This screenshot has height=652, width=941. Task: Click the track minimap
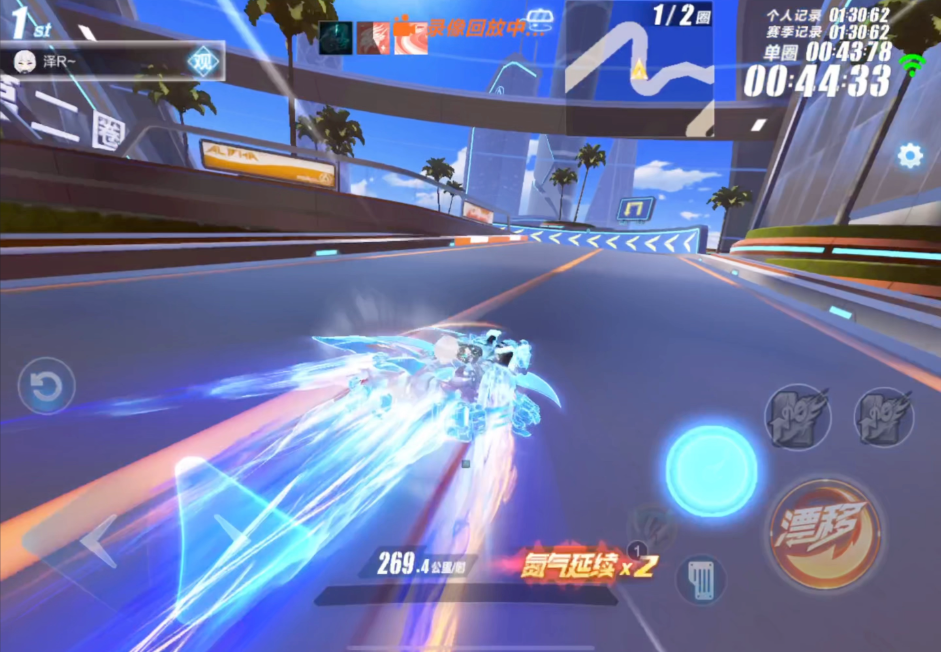[x=639, y=66]
